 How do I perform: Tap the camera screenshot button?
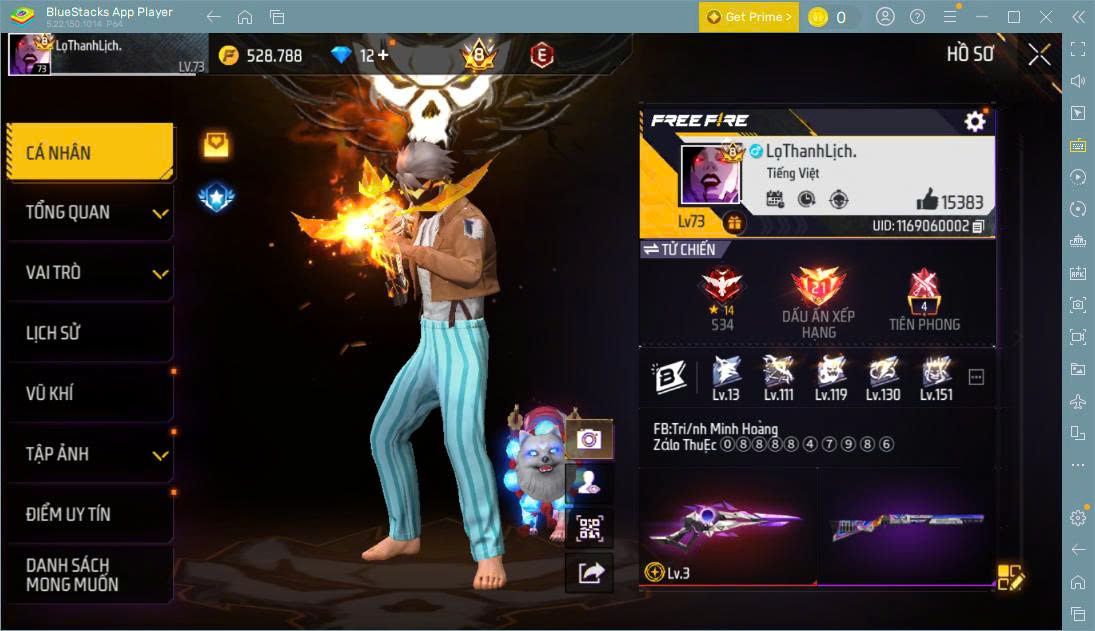tap(589, 439)
